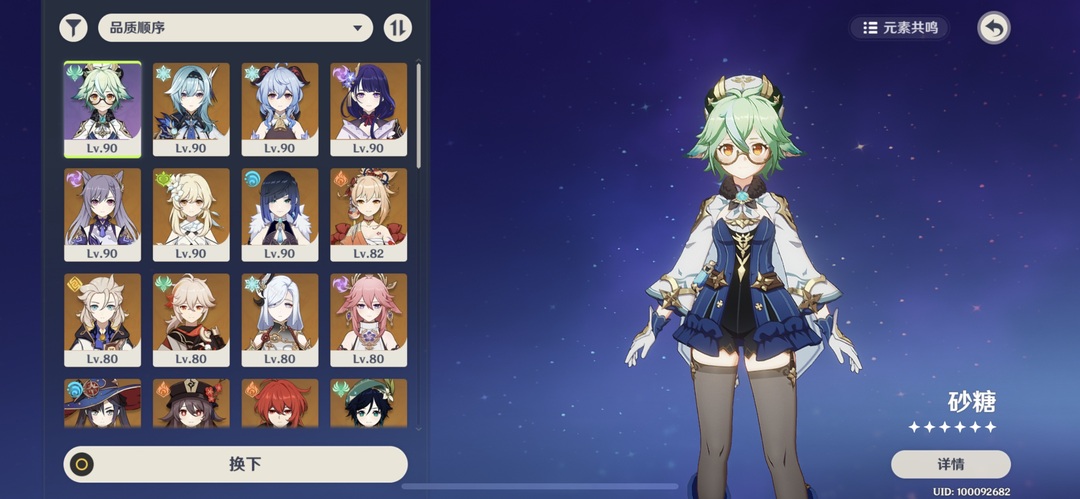Select Albedo Lv.80 portrait
Image resolution: width=1080 pixels, height=499 pixels.
(x=103, y=320)
